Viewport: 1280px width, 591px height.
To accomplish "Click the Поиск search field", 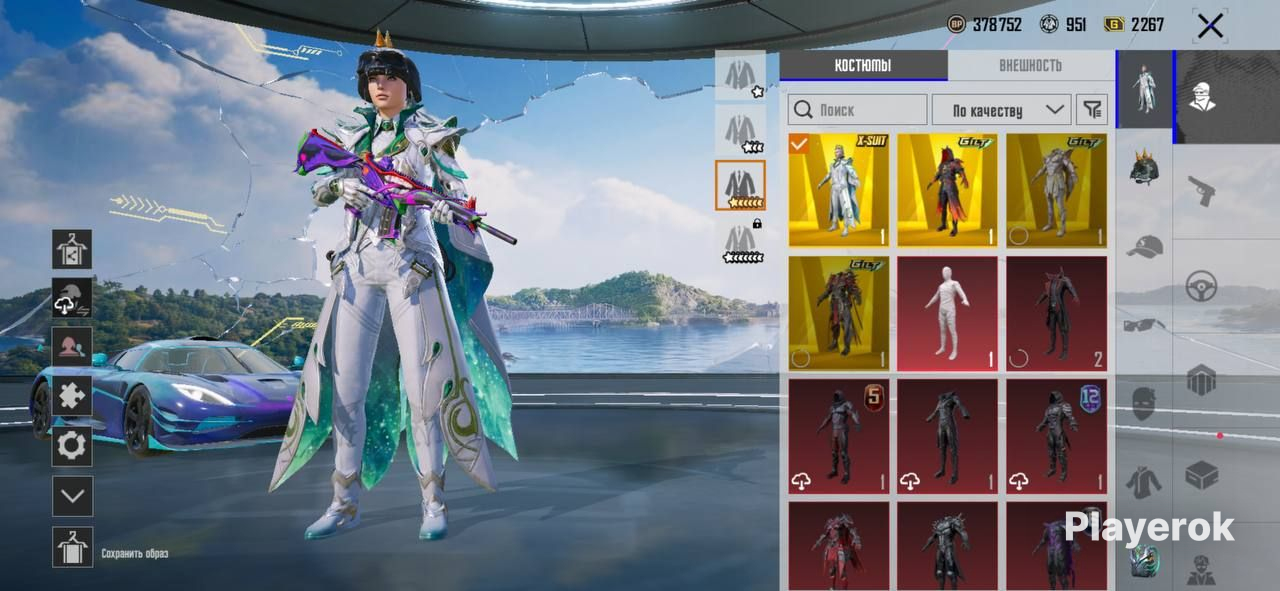I will 857,110.
